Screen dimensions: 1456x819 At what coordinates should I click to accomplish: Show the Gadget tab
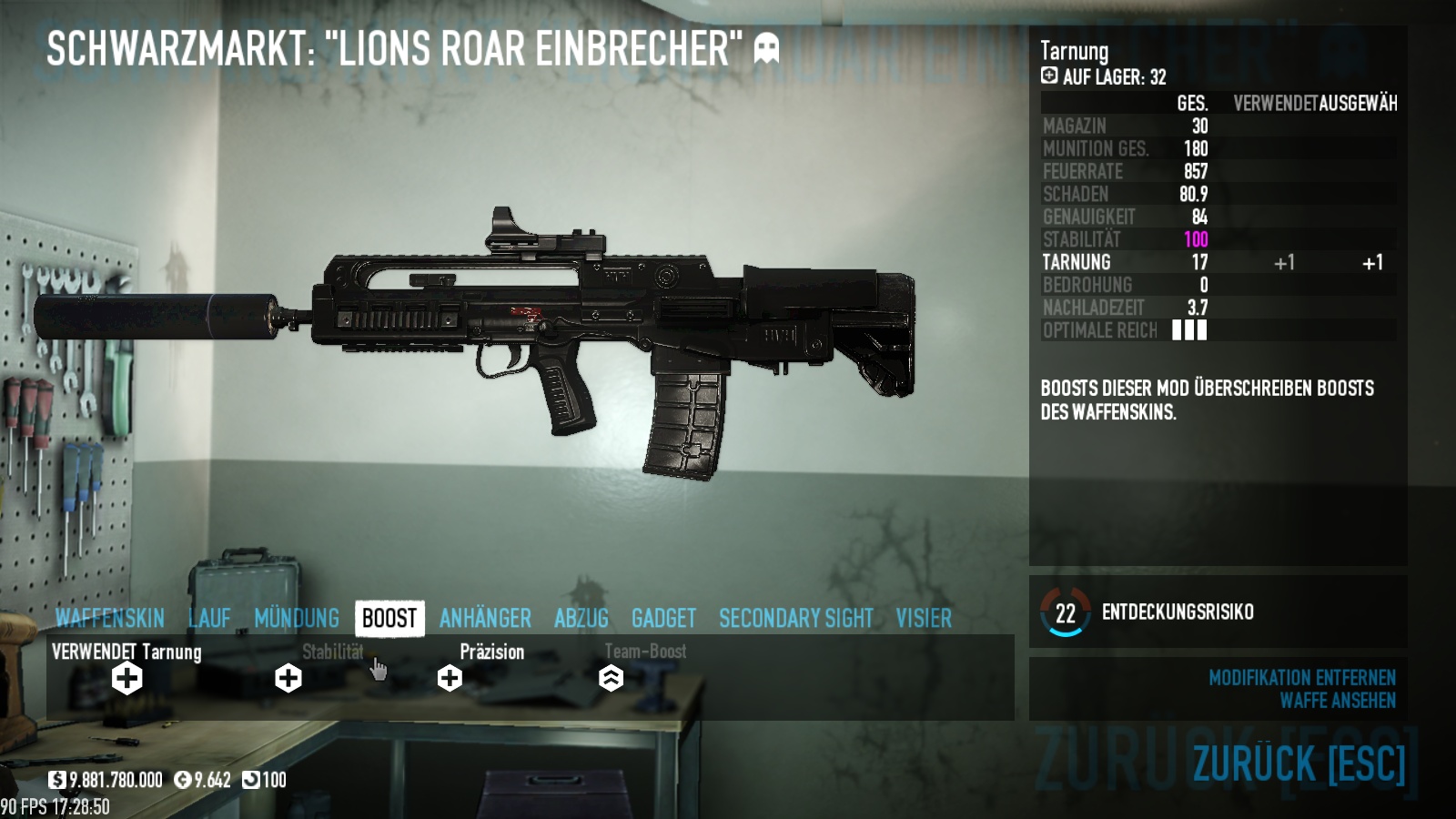click(x=663, y=619)
